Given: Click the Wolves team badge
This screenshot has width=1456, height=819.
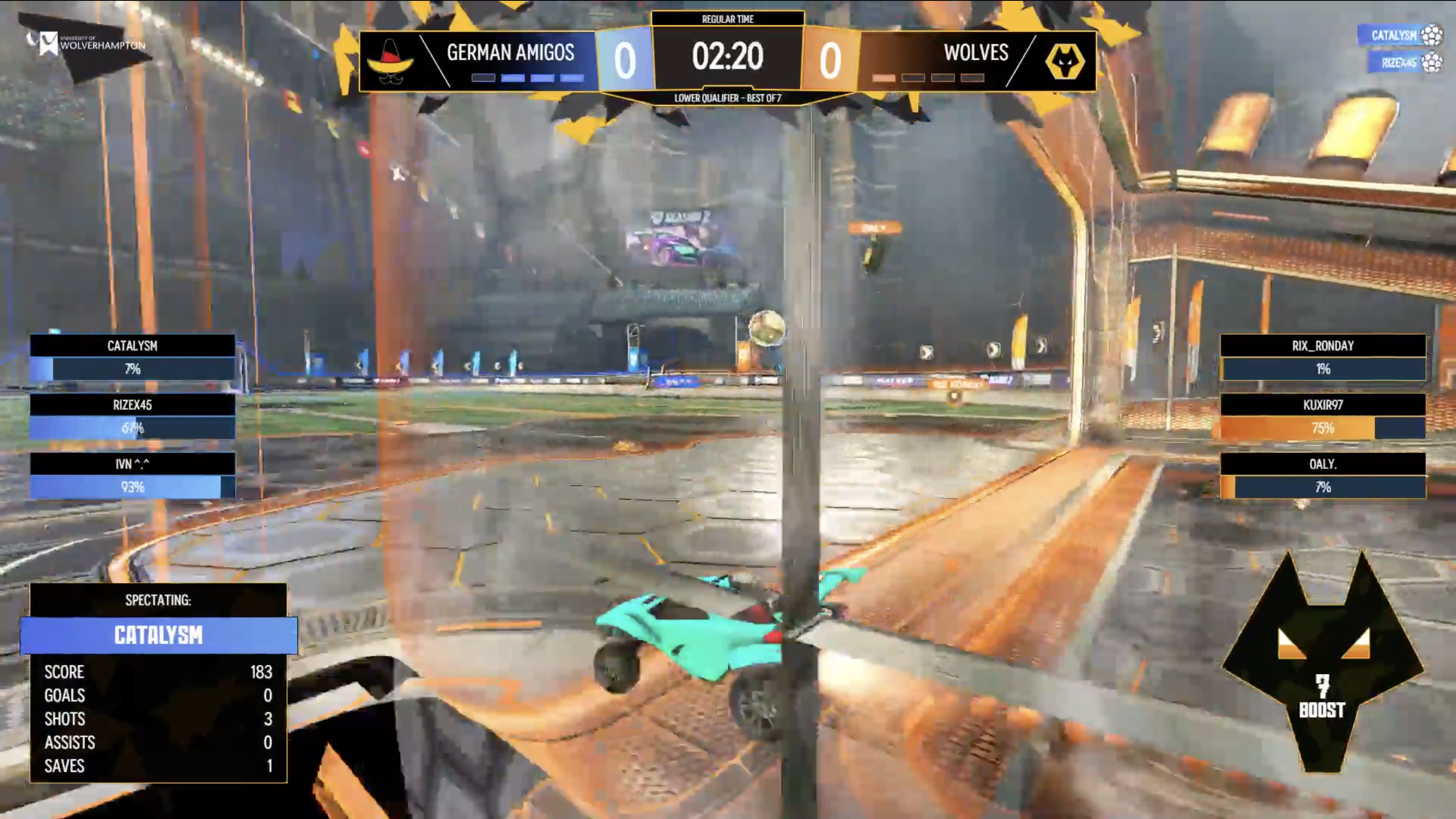Looking at the screenshot, I should [x=1064, y=61].
